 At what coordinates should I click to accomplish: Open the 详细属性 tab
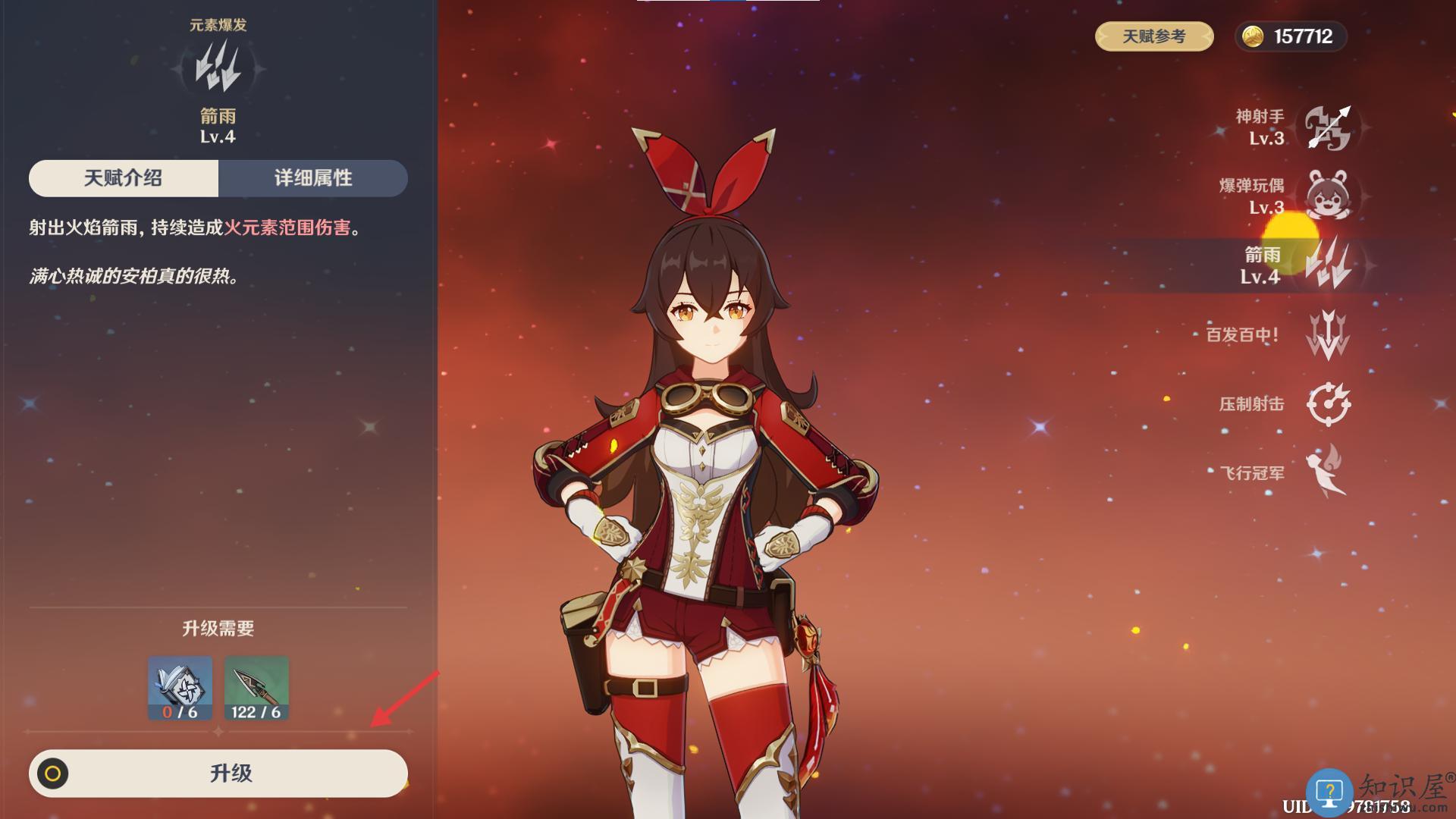click(x=312, y=178)
